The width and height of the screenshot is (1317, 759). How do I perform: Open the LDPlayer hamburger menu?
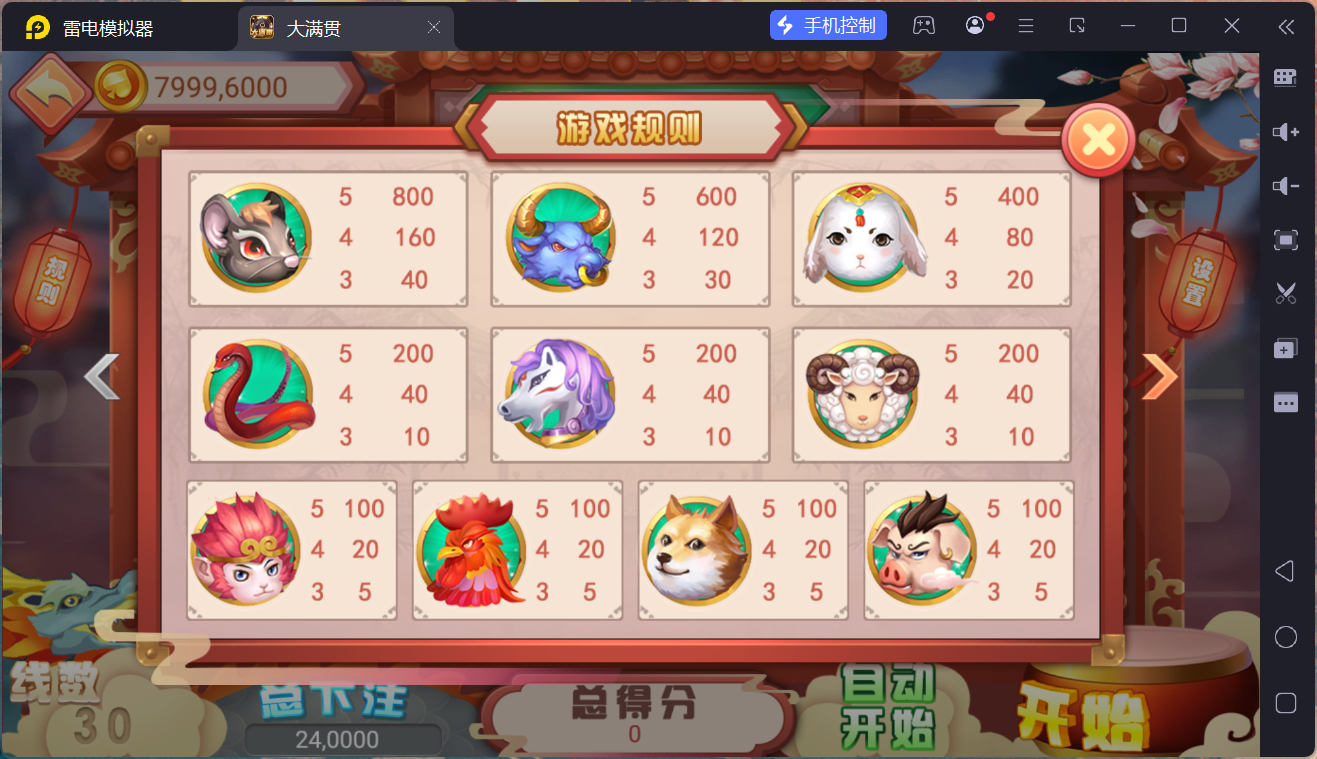1025,25
